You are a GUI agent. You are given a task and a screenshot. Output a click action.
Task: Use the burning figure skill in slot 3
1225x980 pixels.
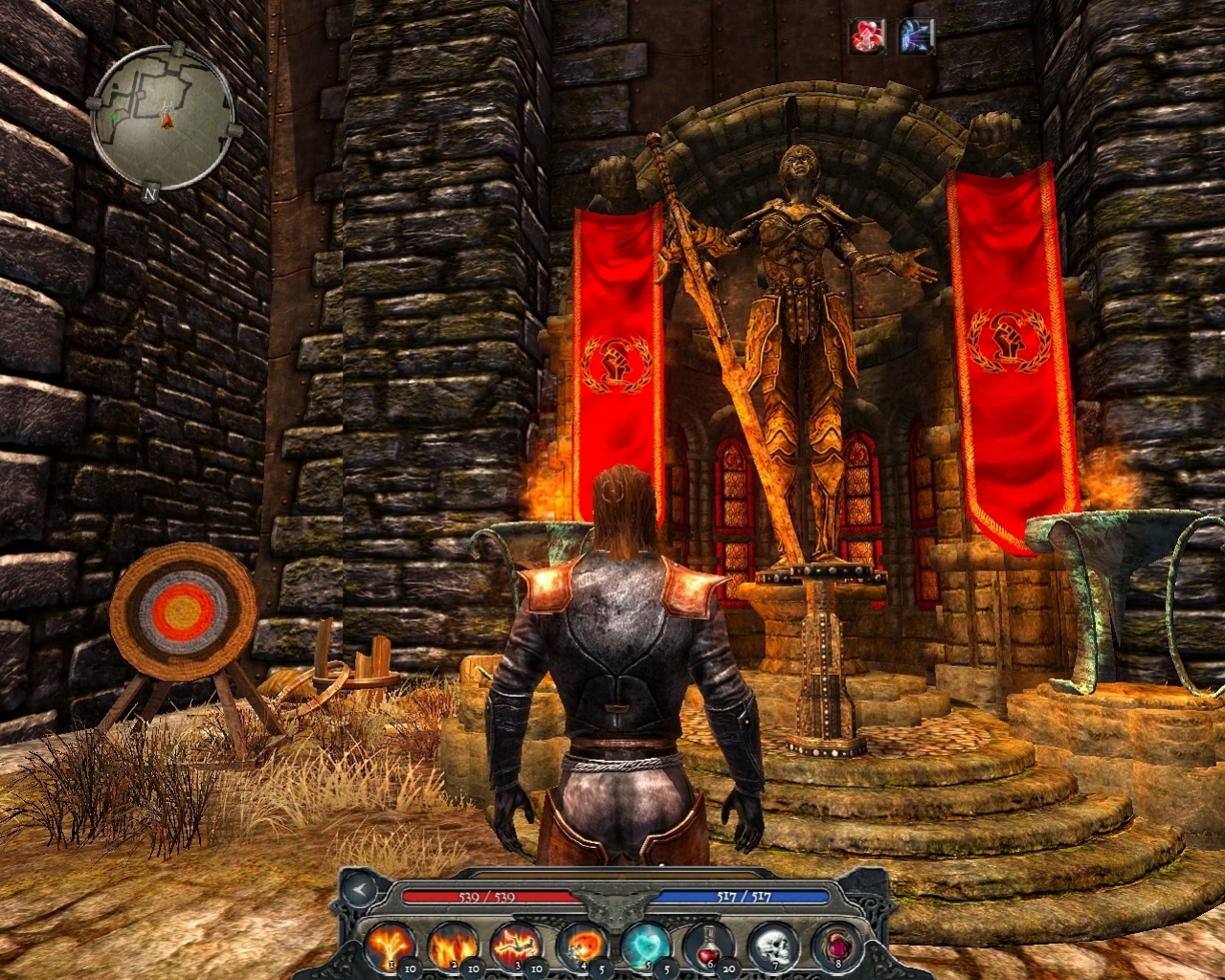coord(516,946)
